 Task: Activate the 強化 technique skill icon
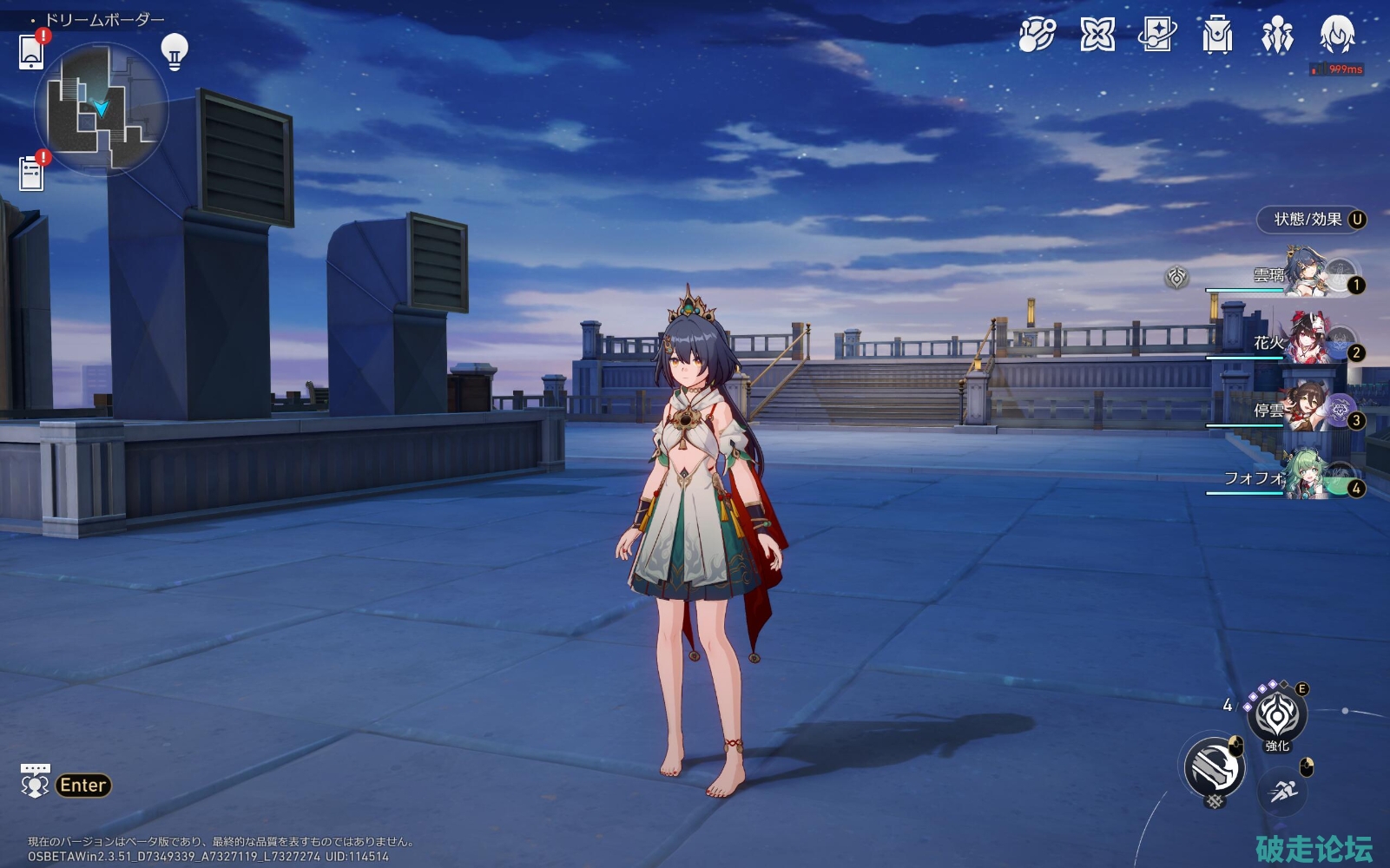[x=1276, y=716]
